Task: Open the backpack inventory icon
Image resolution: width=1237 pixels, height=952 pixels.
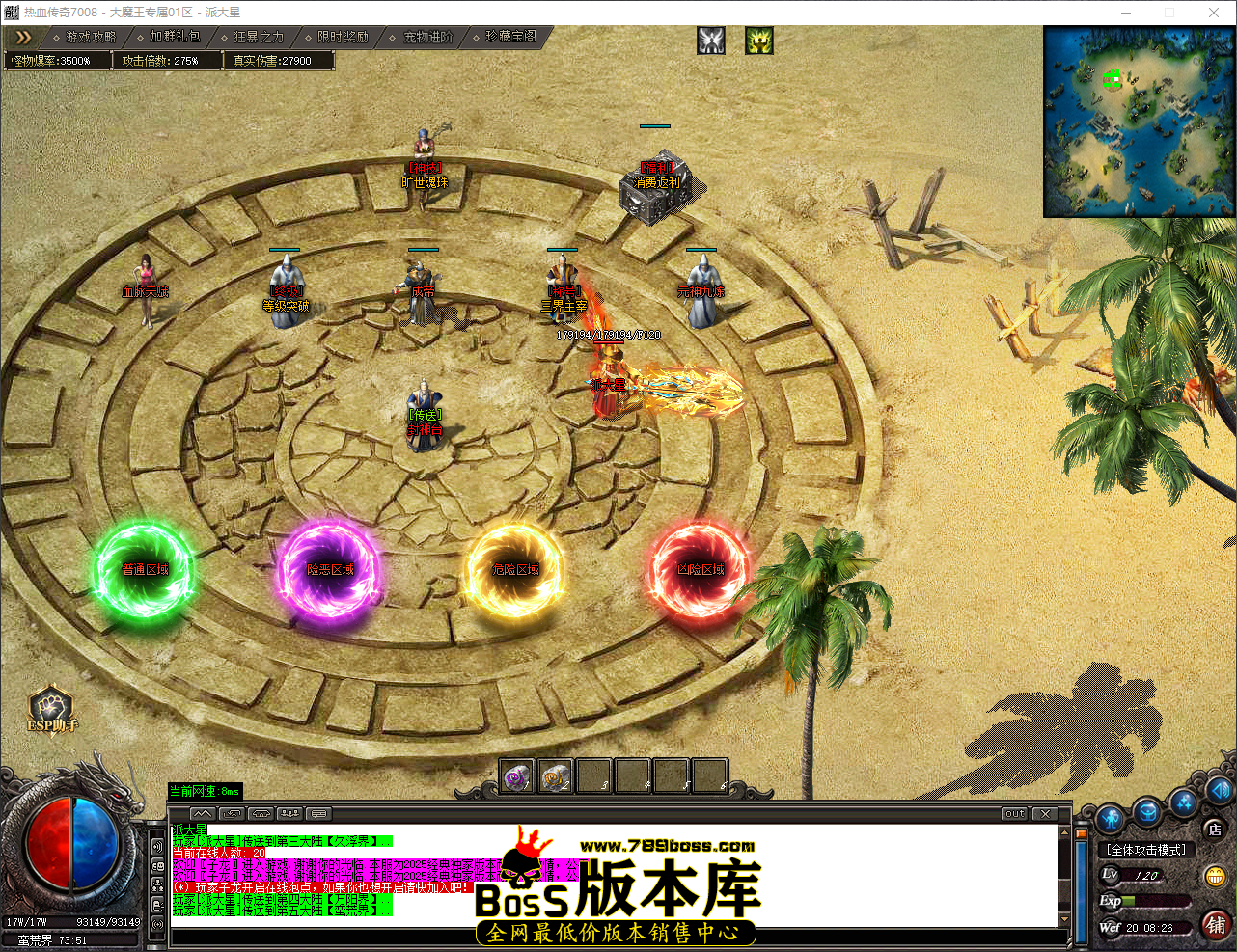Action: [1146, 813]
